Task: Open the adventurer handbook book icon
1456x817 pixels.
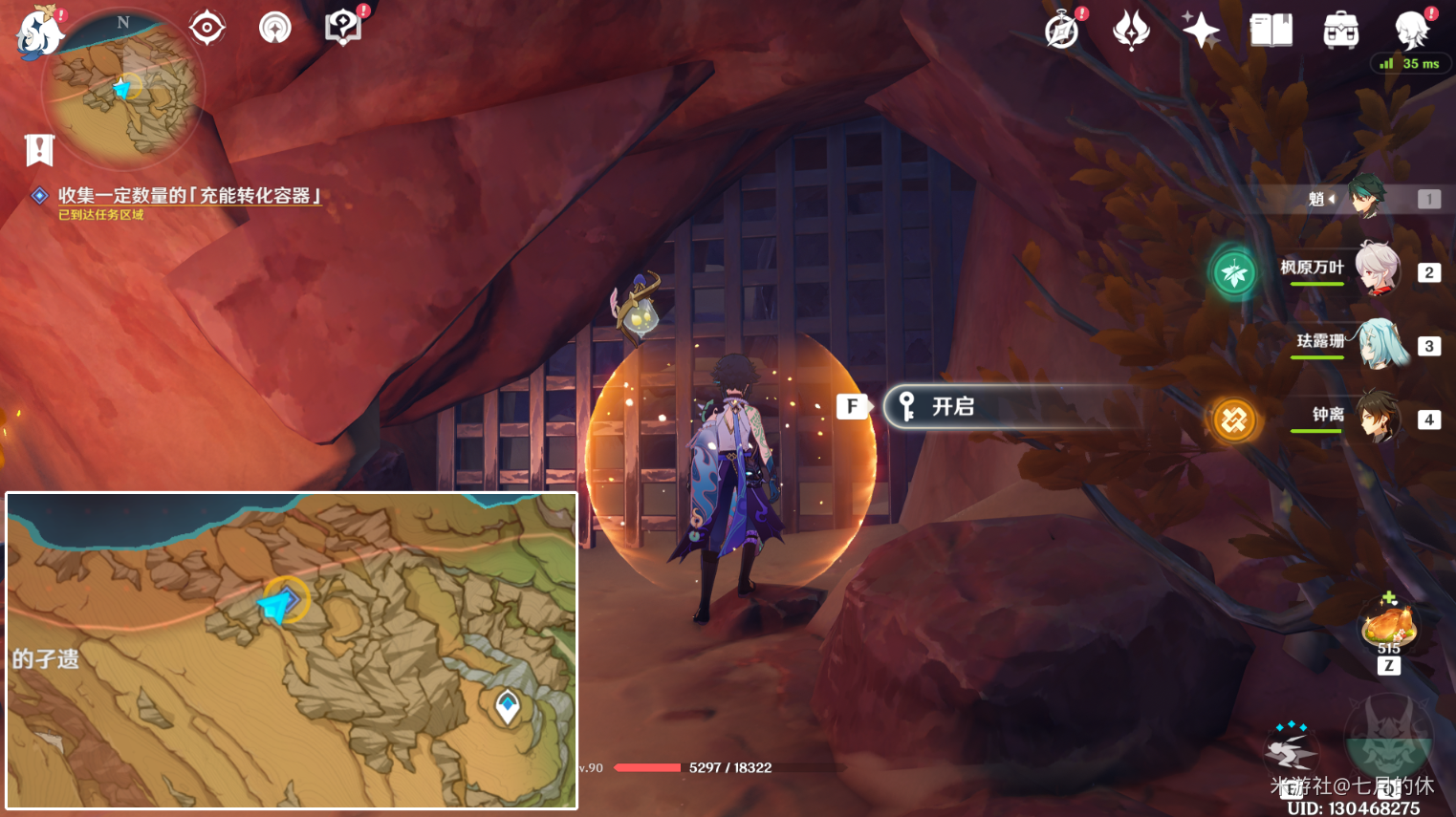Action: (1271, 31)
